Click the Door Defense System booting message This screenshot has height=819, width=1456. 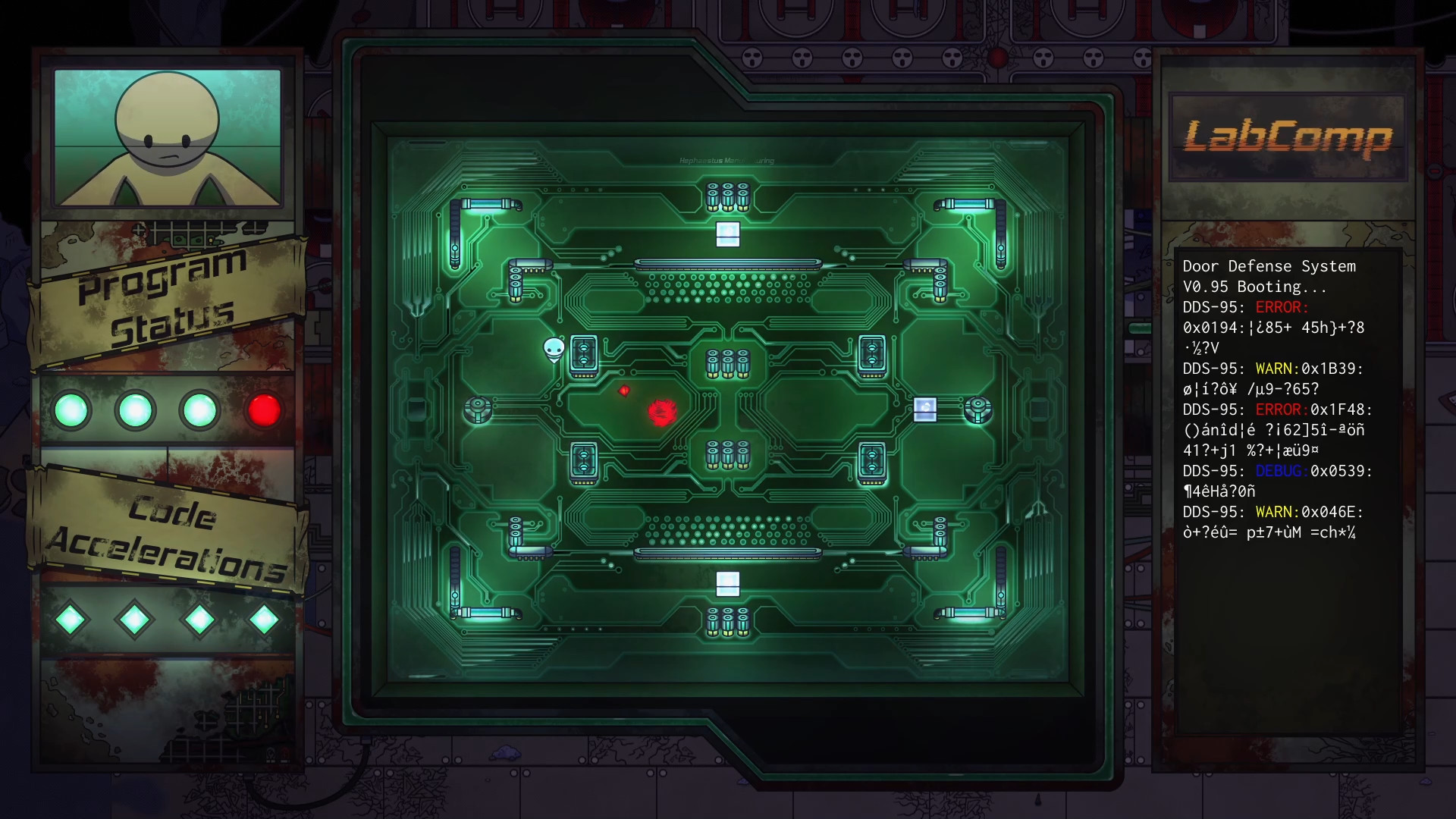coord(1269,277)
